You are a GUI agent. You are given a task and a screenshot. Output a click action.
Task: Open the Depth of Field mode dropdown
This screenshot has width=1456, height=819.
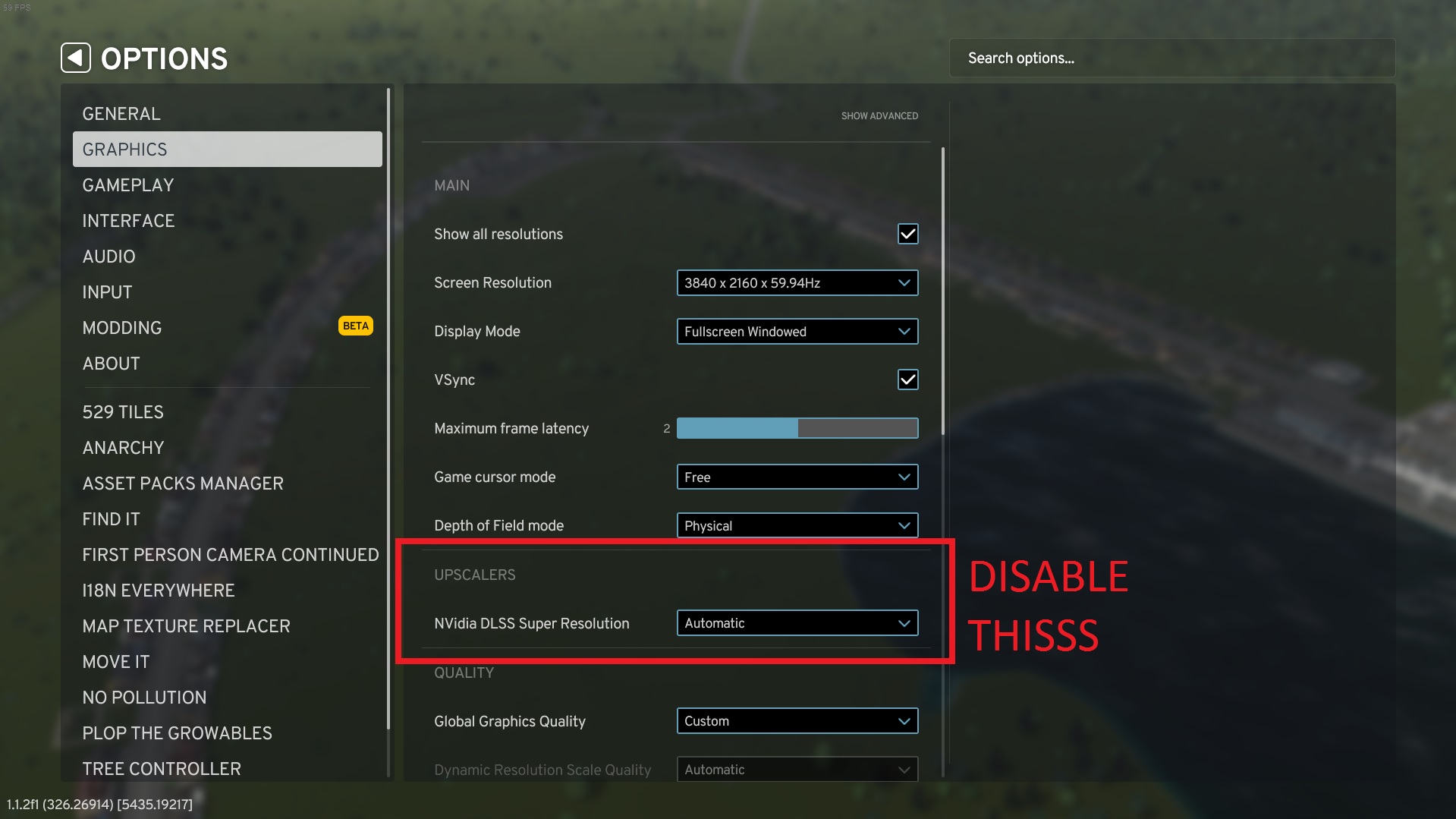click(x=796, y=525)
